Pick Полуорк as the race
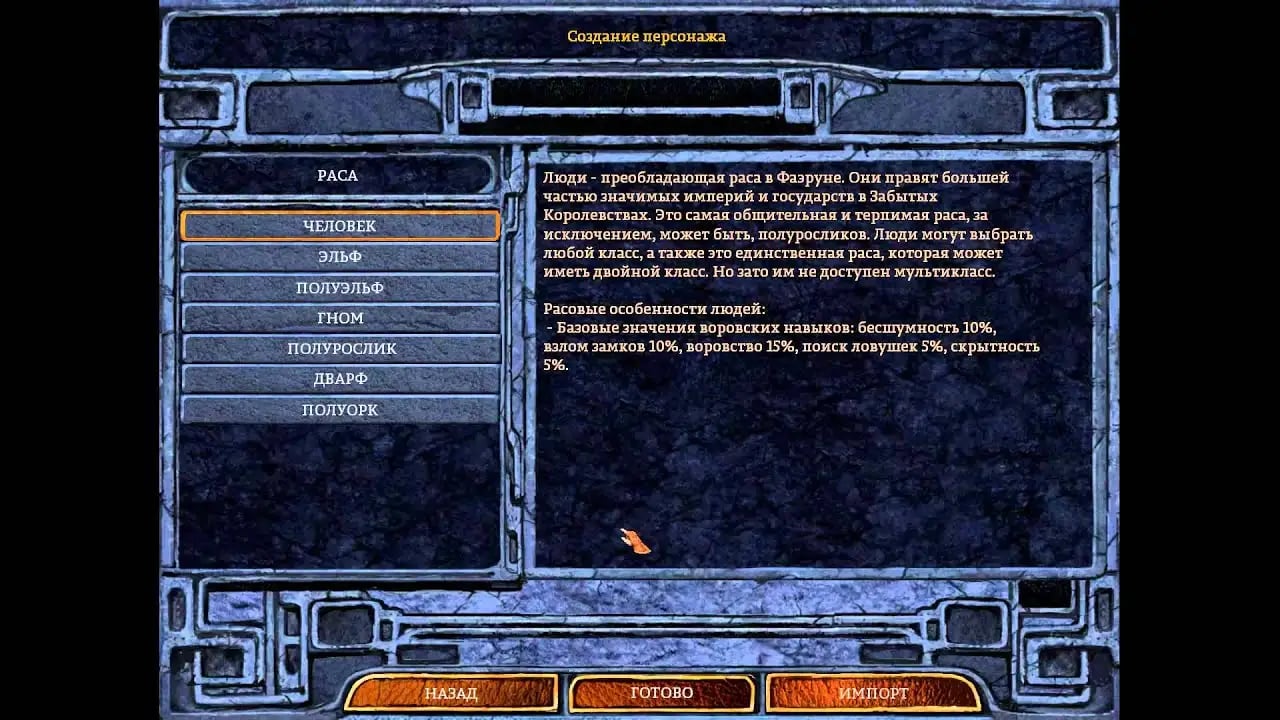This screenshot has height=720, width=1280. 340,410
